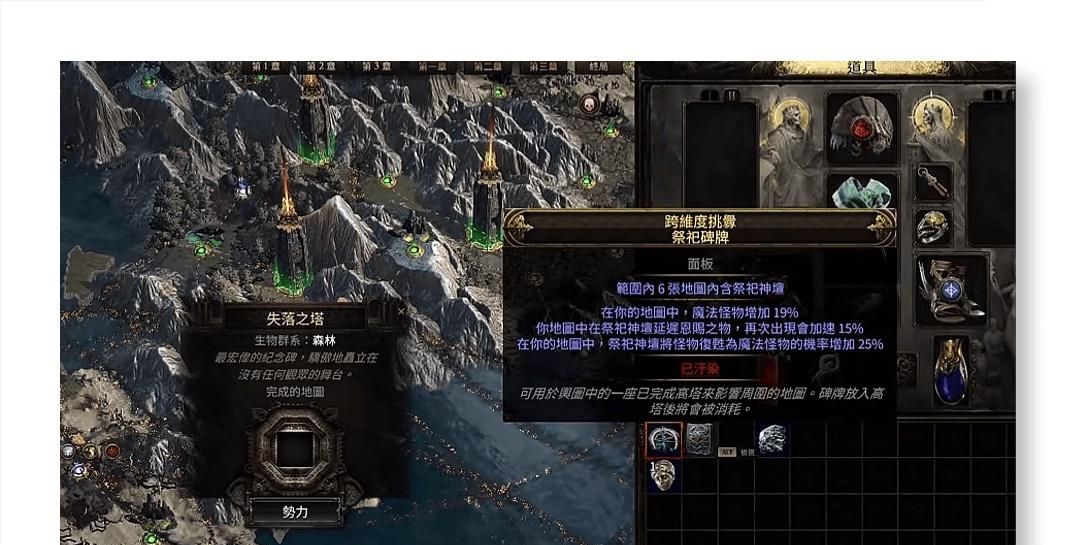Pick the red-highlighted 祭祀碑牌 tablet in inventory
Viewport: 1076px width, 545px height.
click(663, 439)
